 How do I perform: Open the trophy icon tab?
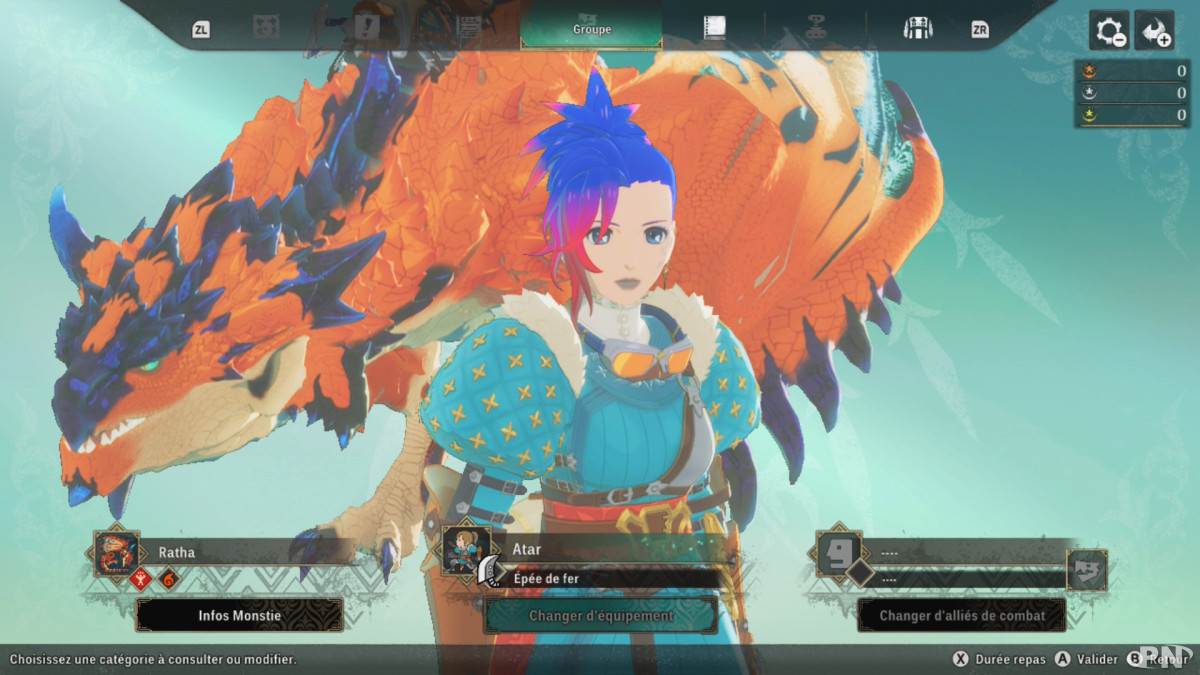(x=816, y=28)
